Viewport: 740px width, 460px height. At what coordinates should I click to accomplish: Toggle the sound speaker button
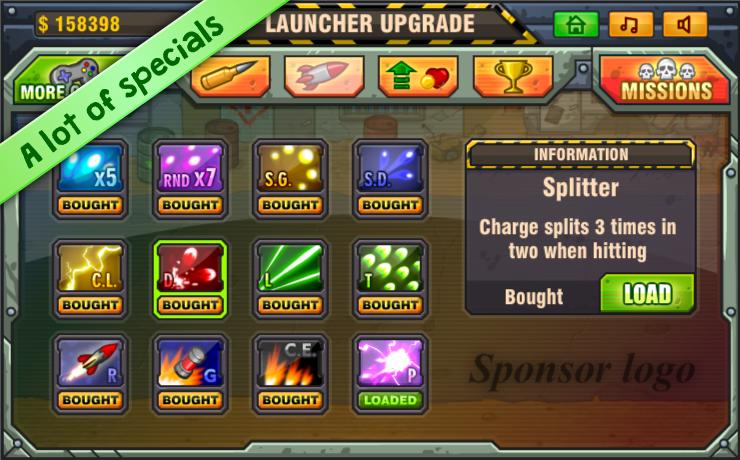684,25
